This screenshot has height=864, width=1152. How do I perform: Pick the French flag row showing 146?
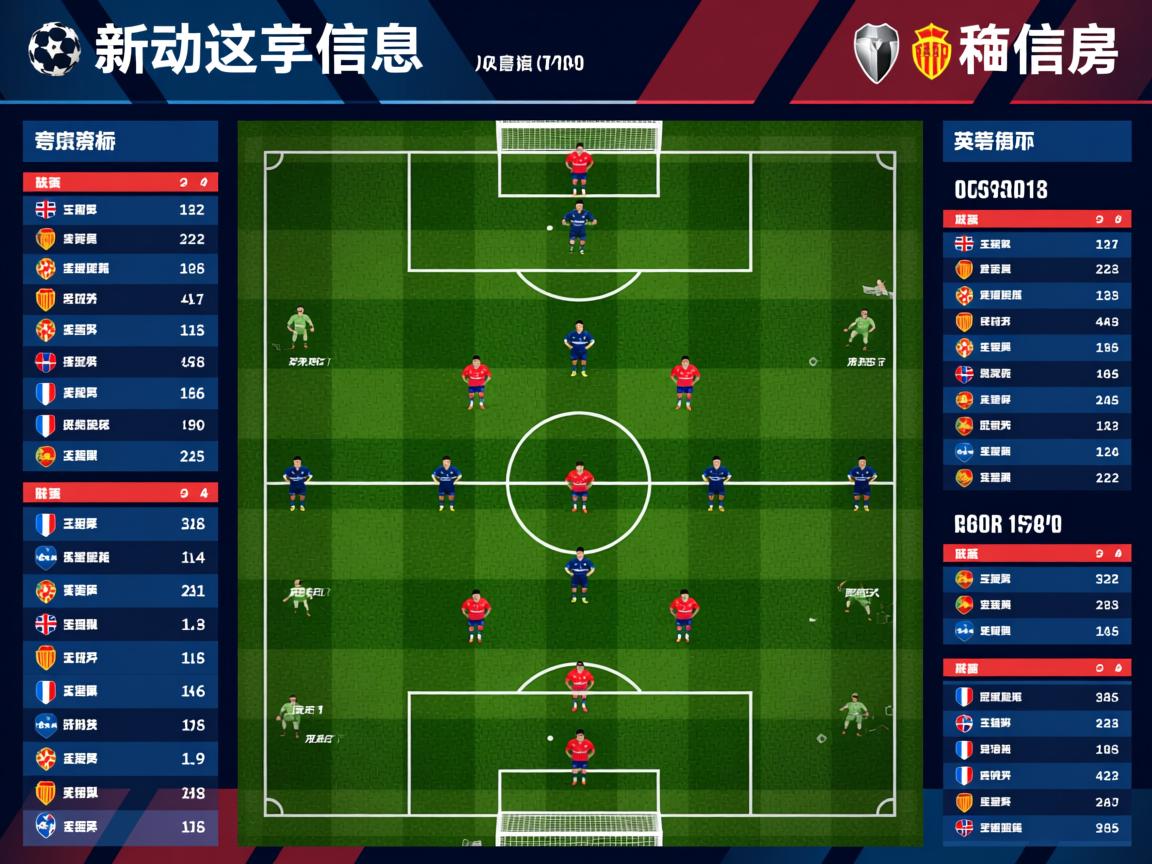(x=120, y=691)
